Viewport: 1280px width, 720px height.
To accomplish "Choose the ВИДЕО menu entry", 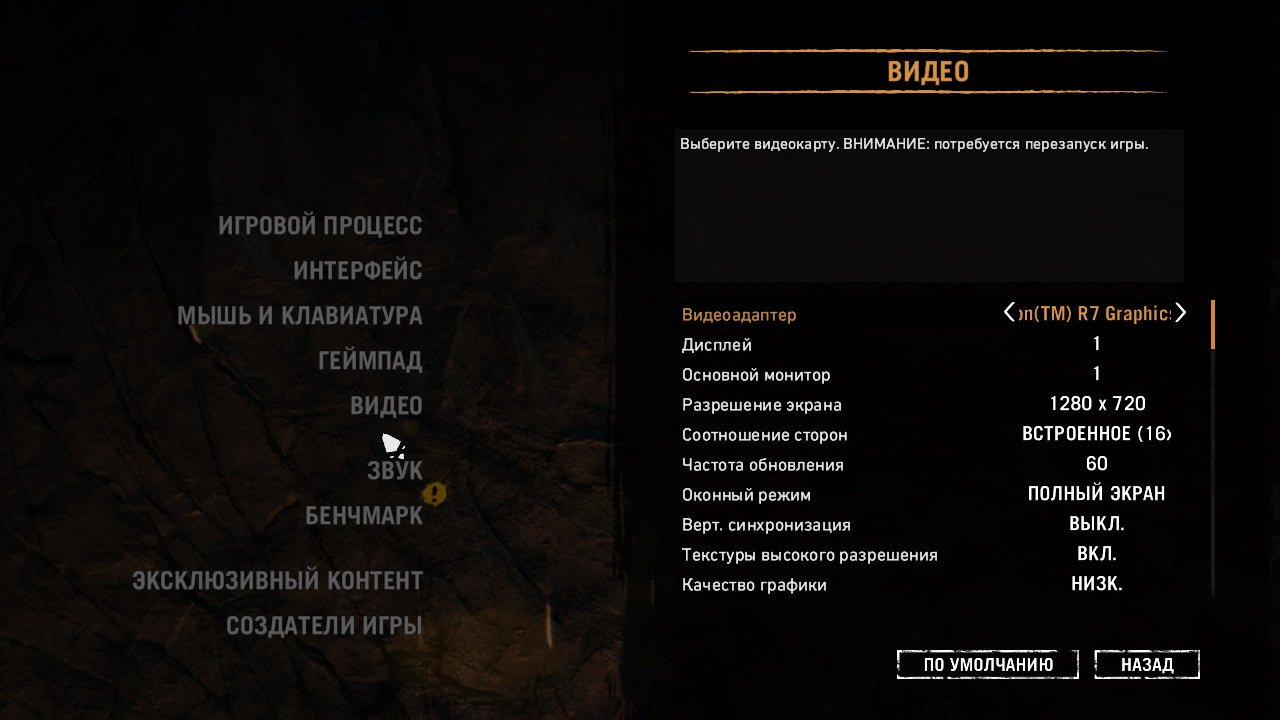I will pos(386,406).
